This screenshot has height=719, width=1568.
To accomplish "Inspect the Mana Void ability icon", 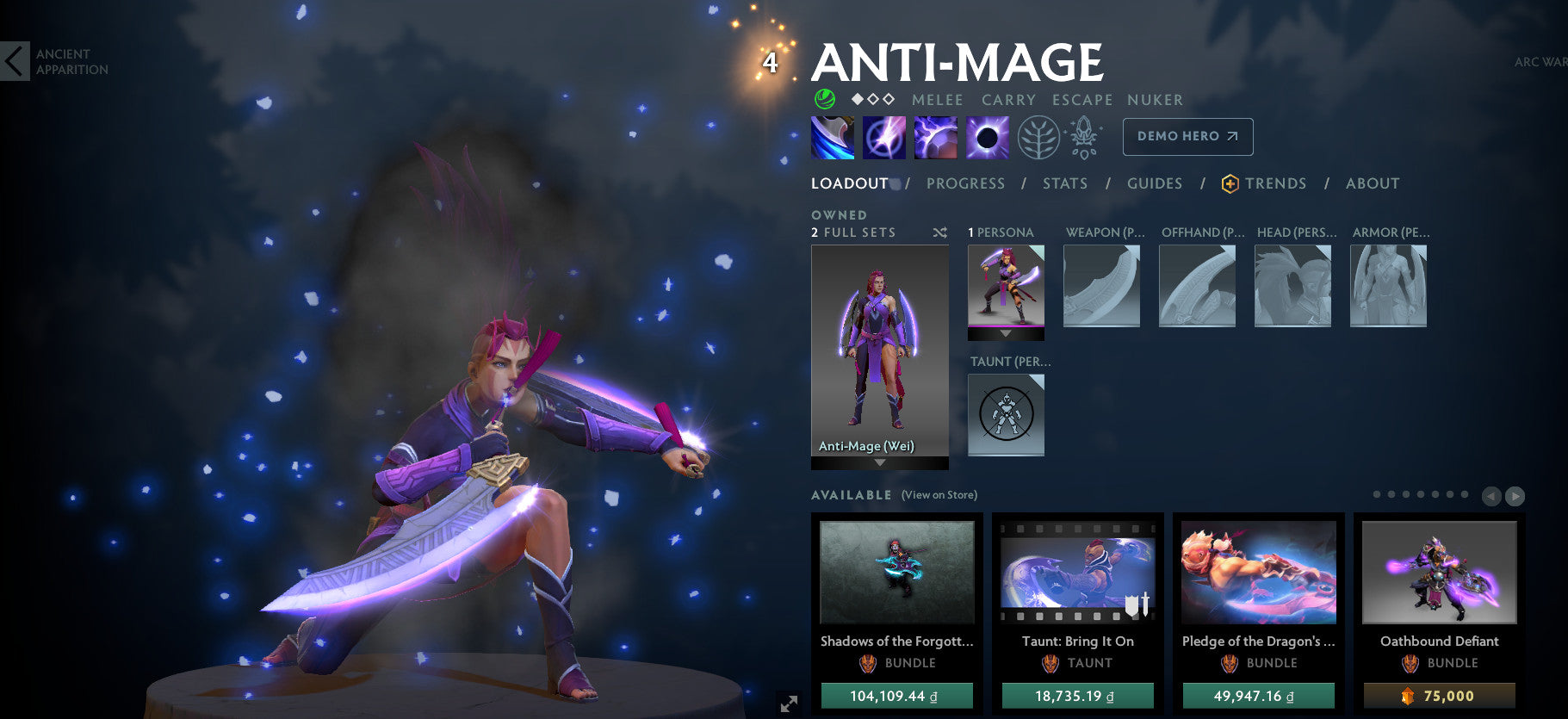I will pos(986,137).
